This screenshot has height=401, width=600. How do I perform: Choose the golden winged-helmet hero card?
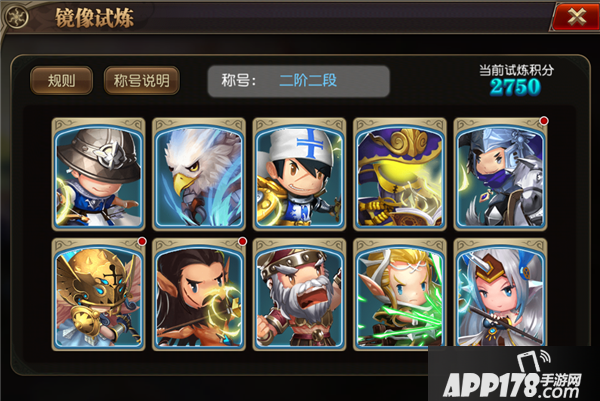[99, 294]
